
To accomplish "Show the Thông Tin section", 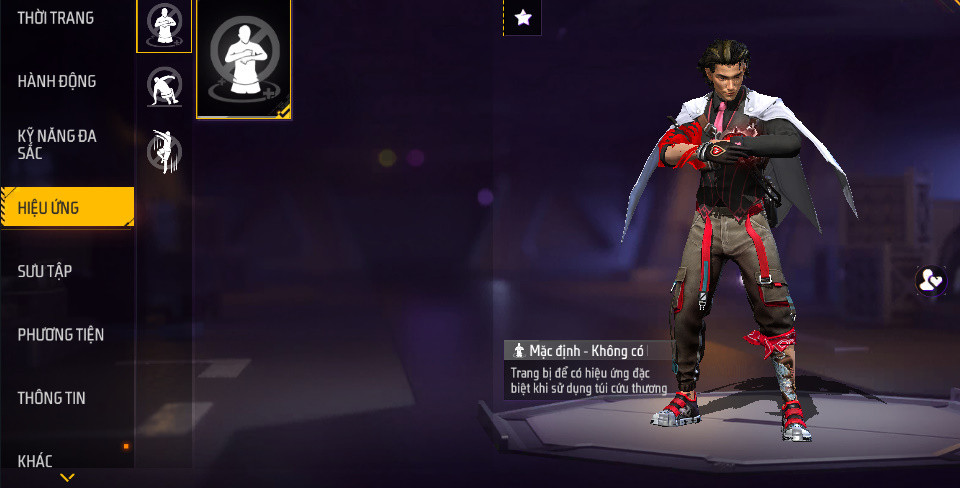I will click(x=51, y=398).
